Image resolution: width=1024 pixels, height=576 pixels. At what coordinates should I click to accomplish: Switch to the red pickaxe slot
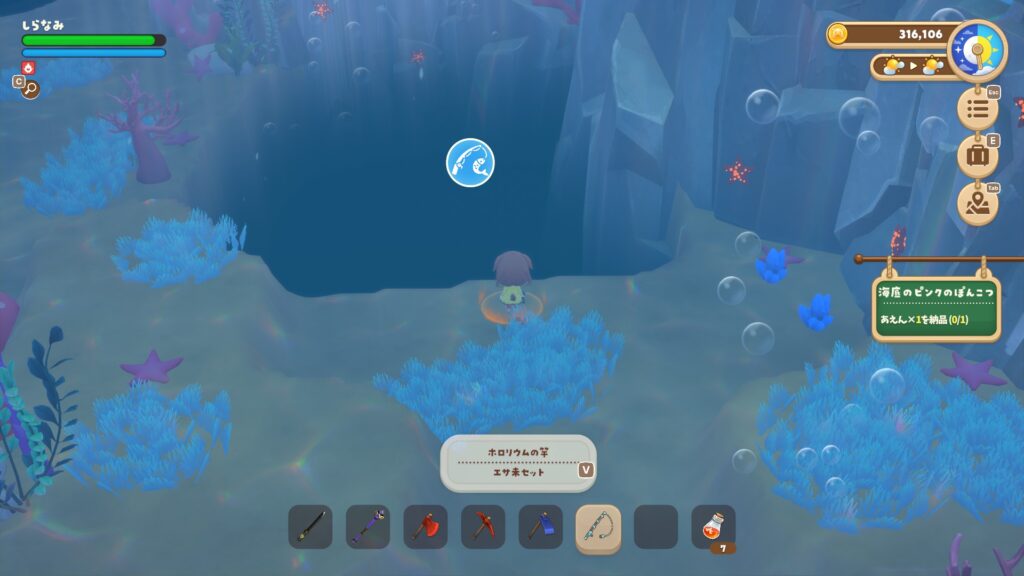point(483,527)
